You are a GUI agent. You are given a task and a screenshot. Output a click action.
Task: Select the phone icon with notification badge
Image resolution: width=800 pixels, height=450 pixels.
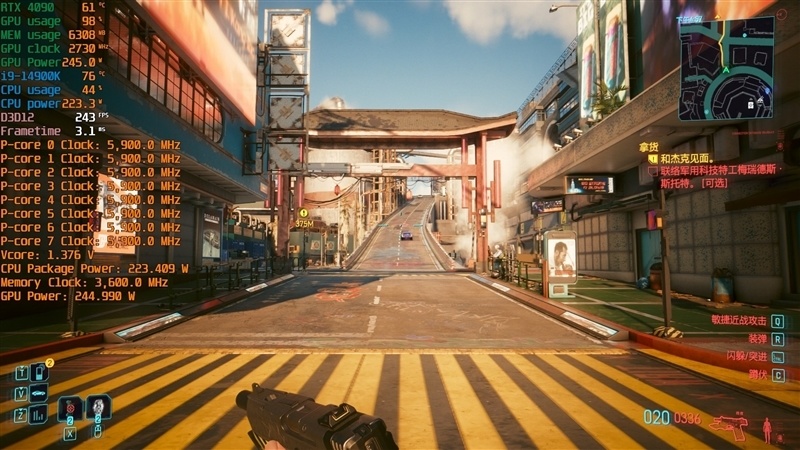[39, 373]
